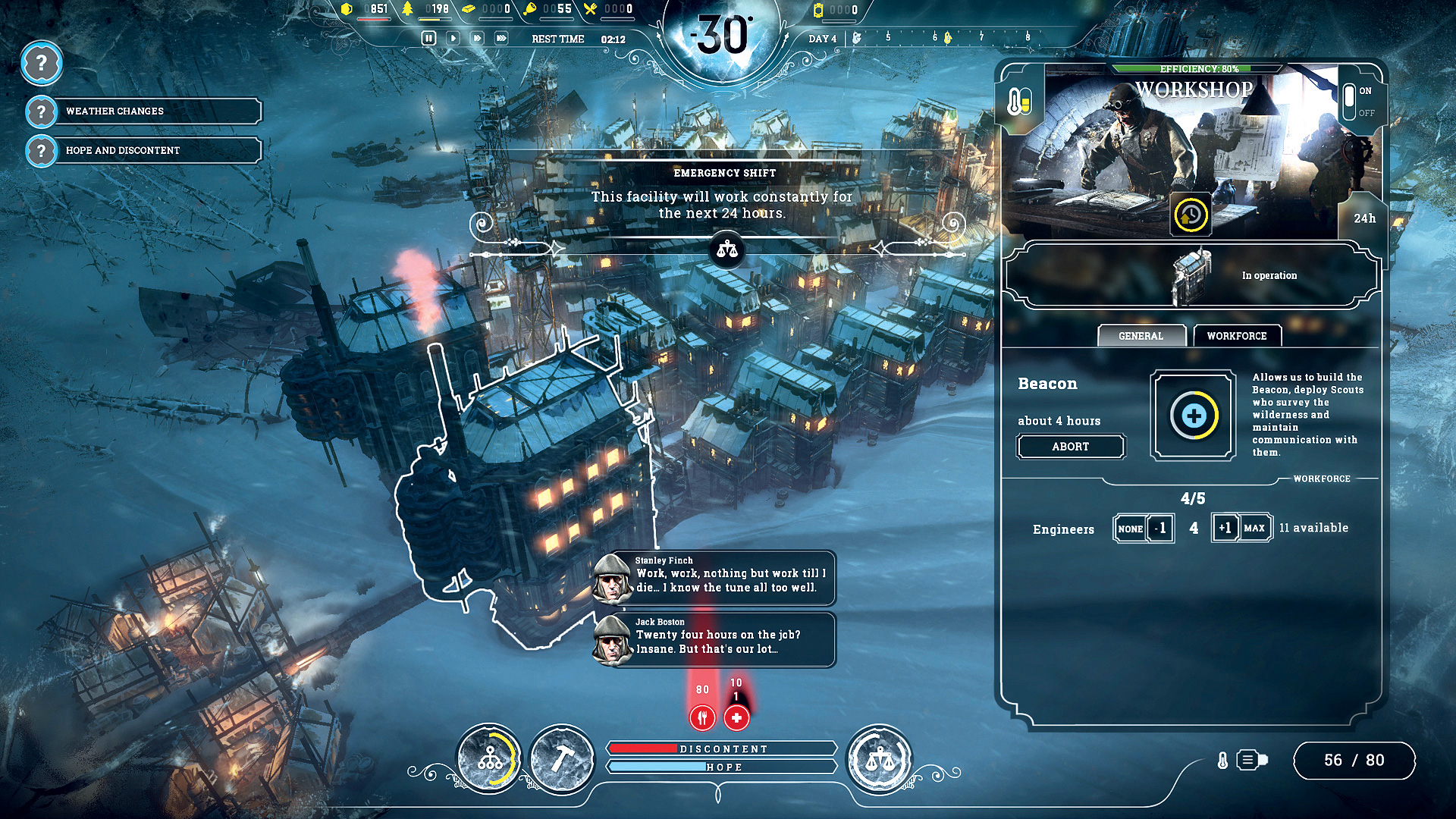Check the coal resource icon
The image size is (1456, 819).
pyautogui.click(x=347, y=9)
